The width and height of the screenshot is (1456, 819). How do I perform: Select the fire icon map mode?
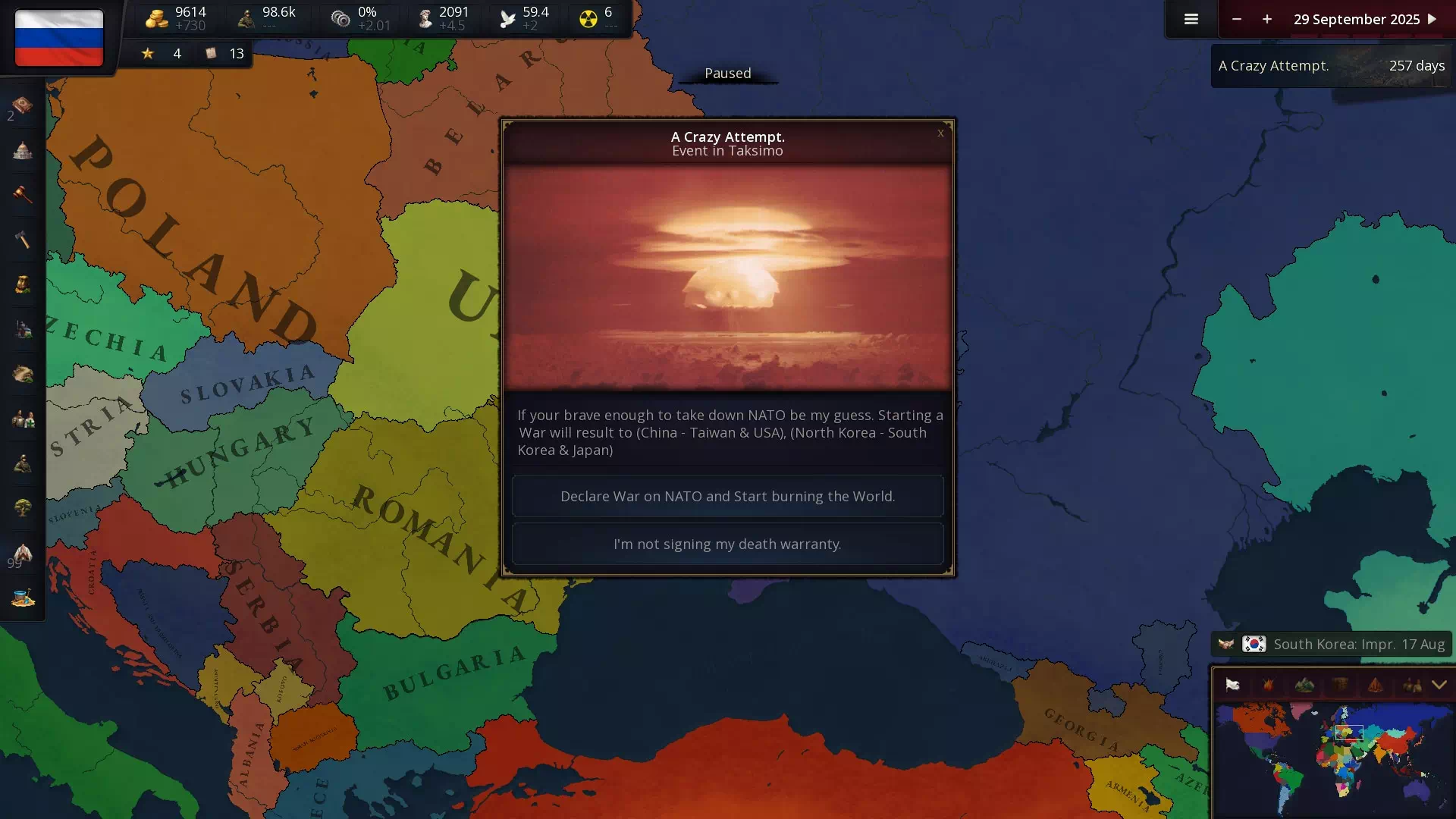click(x=1268, y=685)
